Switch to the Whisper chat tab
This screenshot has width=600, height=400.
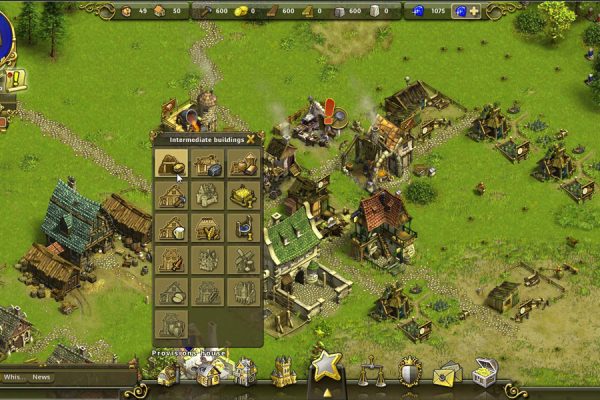(13, 377)
